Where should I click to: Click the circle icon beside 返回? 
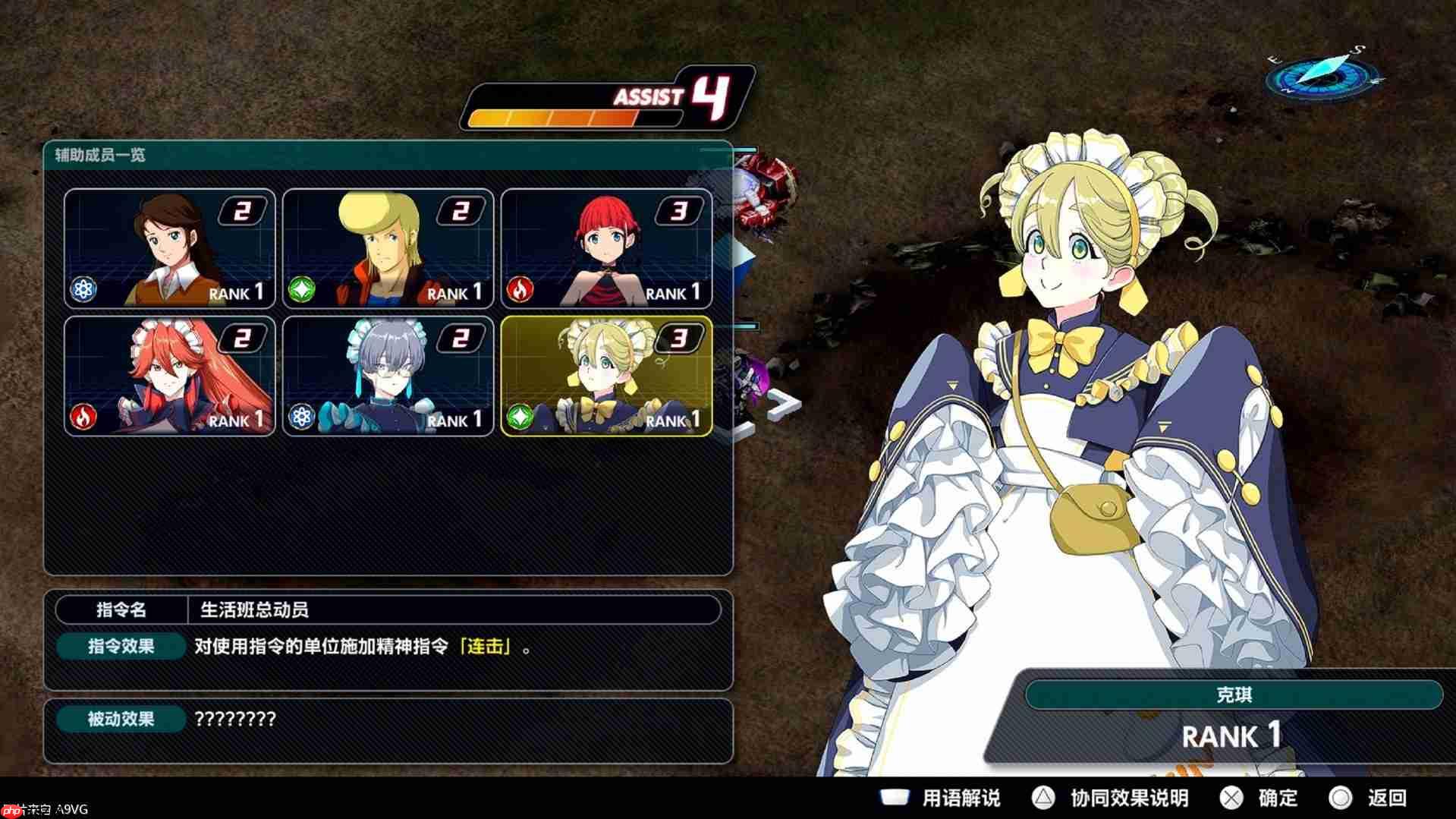pyautogui.click(x=1341, y=798)
